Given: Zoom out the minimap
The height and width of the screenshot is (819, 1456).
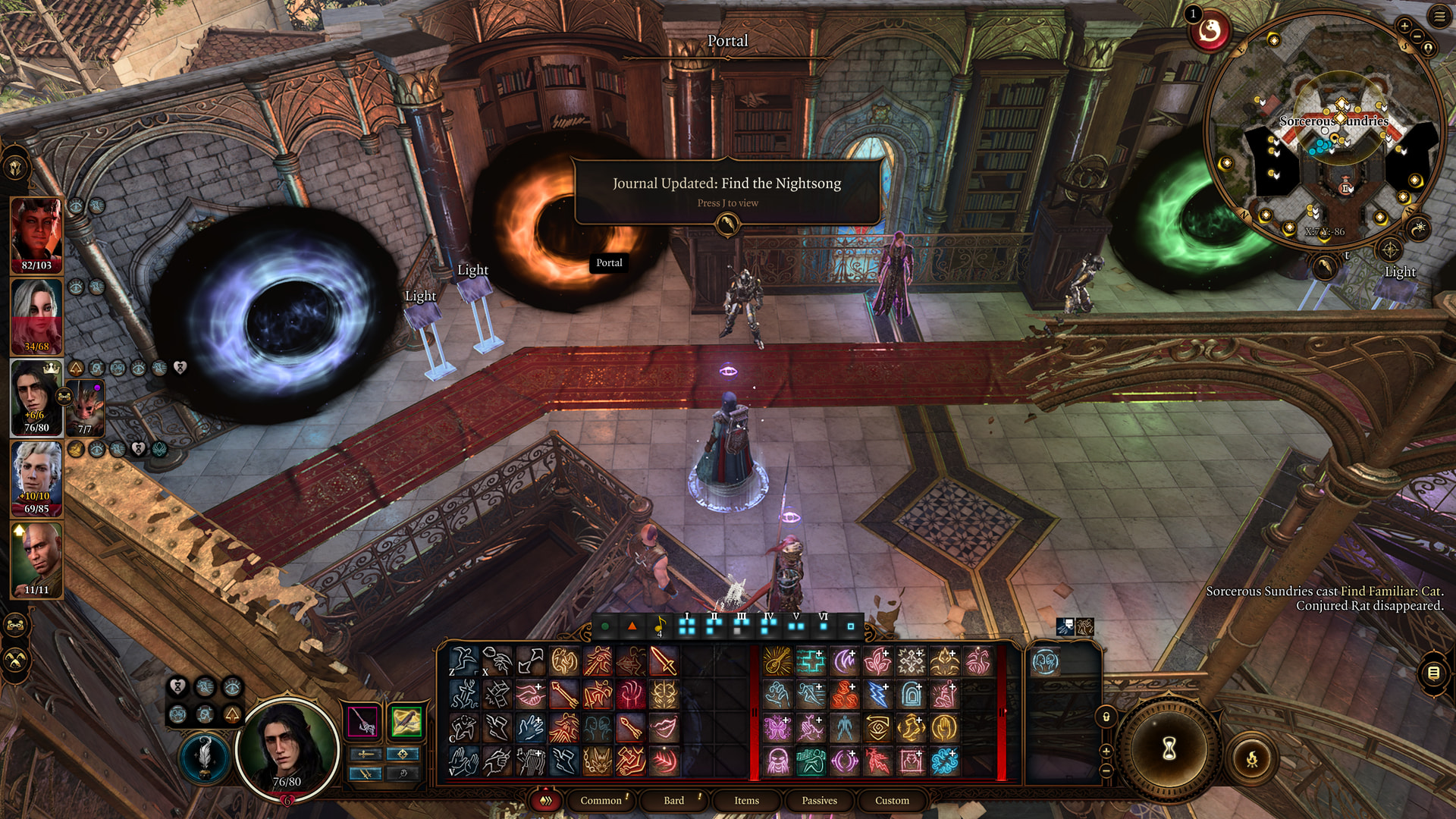Looking at the screenshot, I should coord(1417,36).
